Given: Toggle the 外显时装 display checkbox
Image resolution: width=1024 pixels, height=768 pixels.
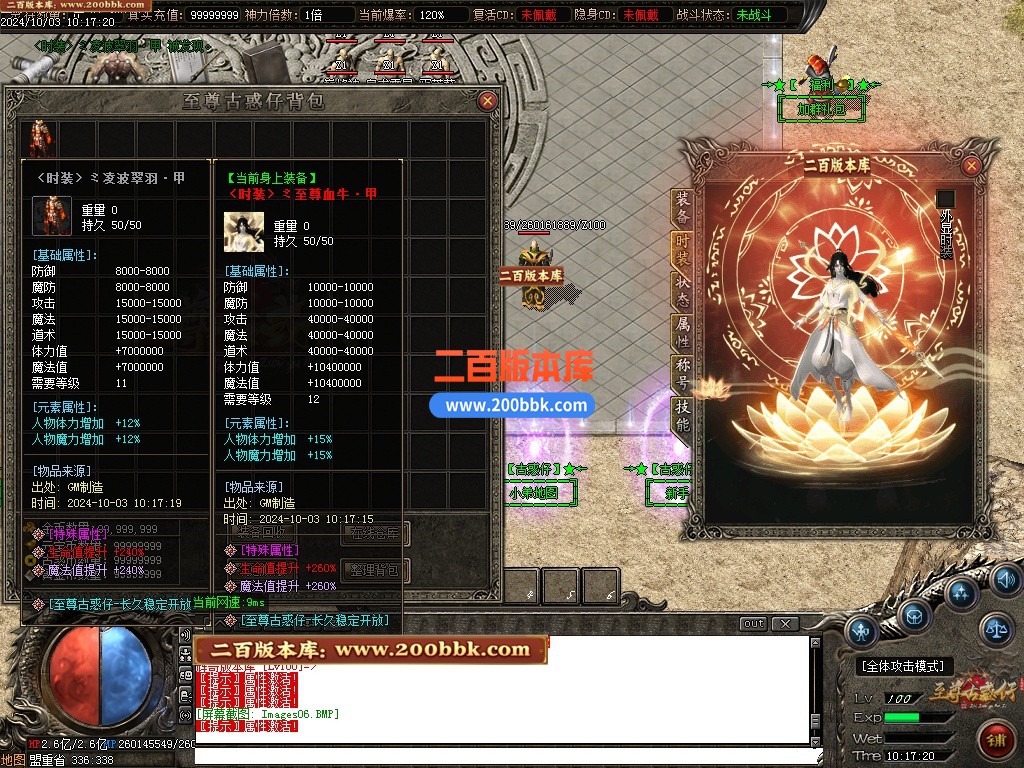Looking at the screenshot, I should 945,199.
